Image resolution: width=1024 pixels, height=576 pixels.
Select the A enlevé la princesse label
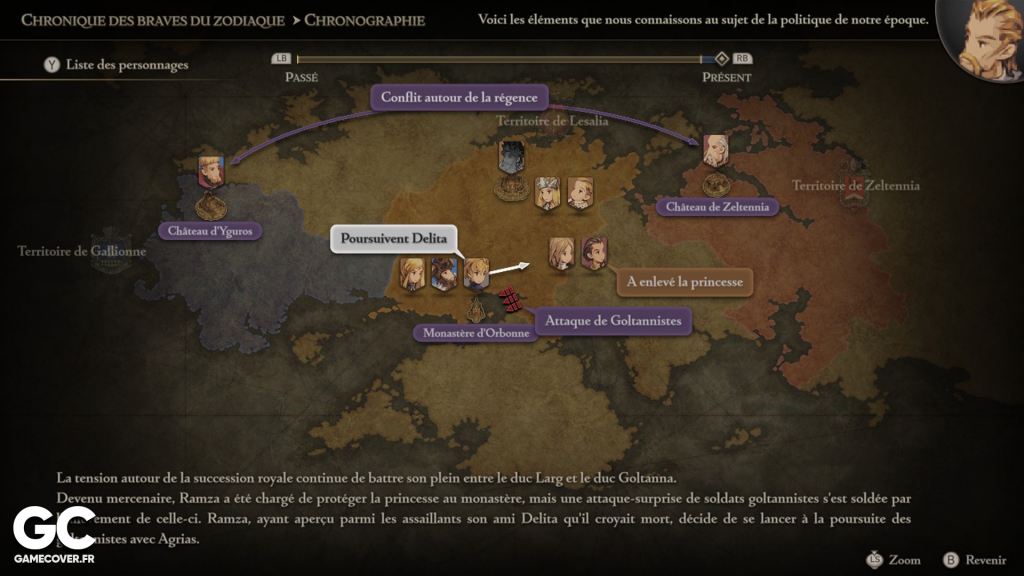[x=684, y=282]
